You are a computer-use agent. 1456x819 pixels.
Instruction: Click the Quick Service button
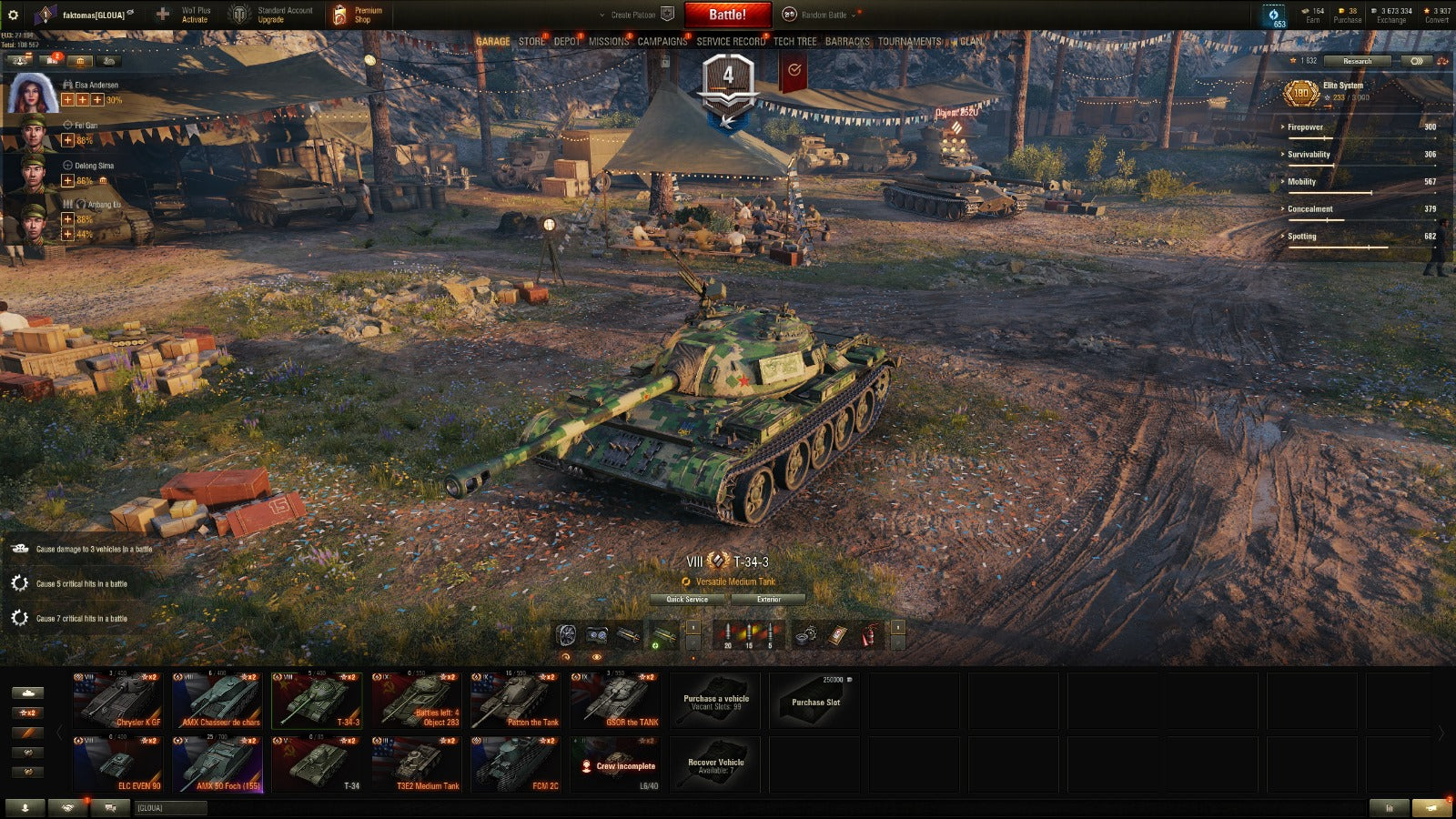click(x=687, y=600)
